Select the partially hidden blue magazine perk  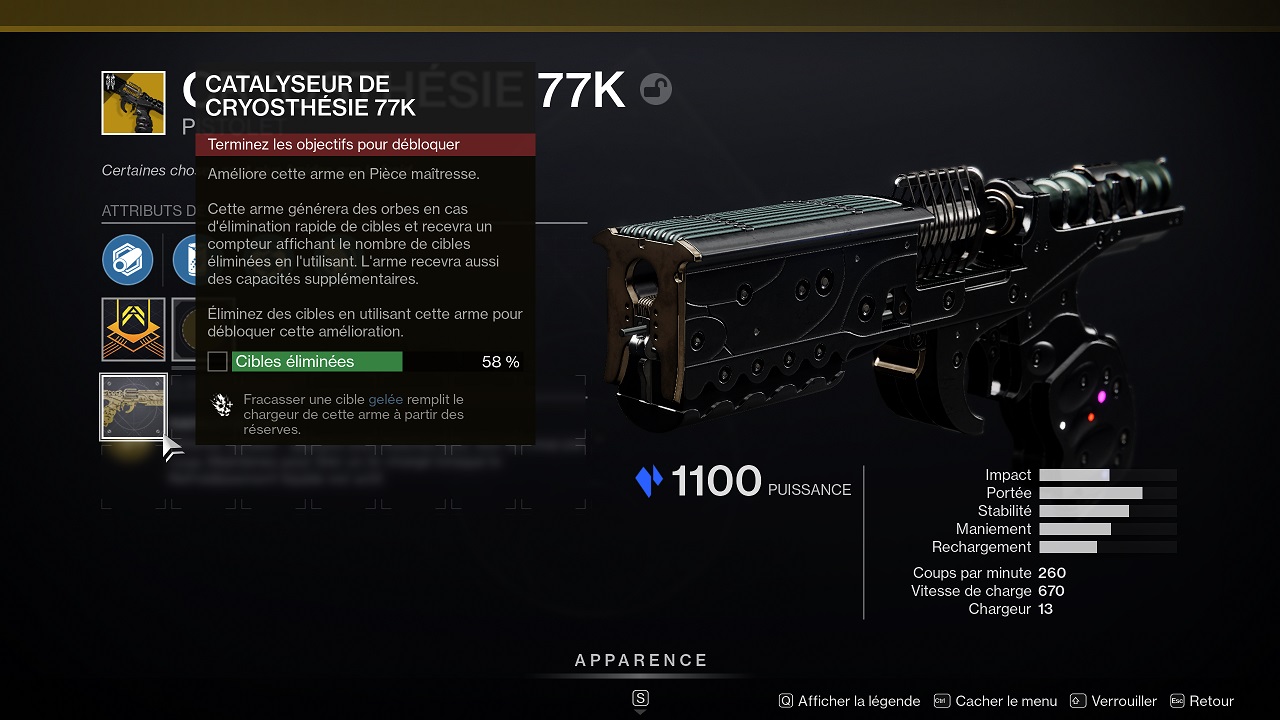click(x=184, y=260)
